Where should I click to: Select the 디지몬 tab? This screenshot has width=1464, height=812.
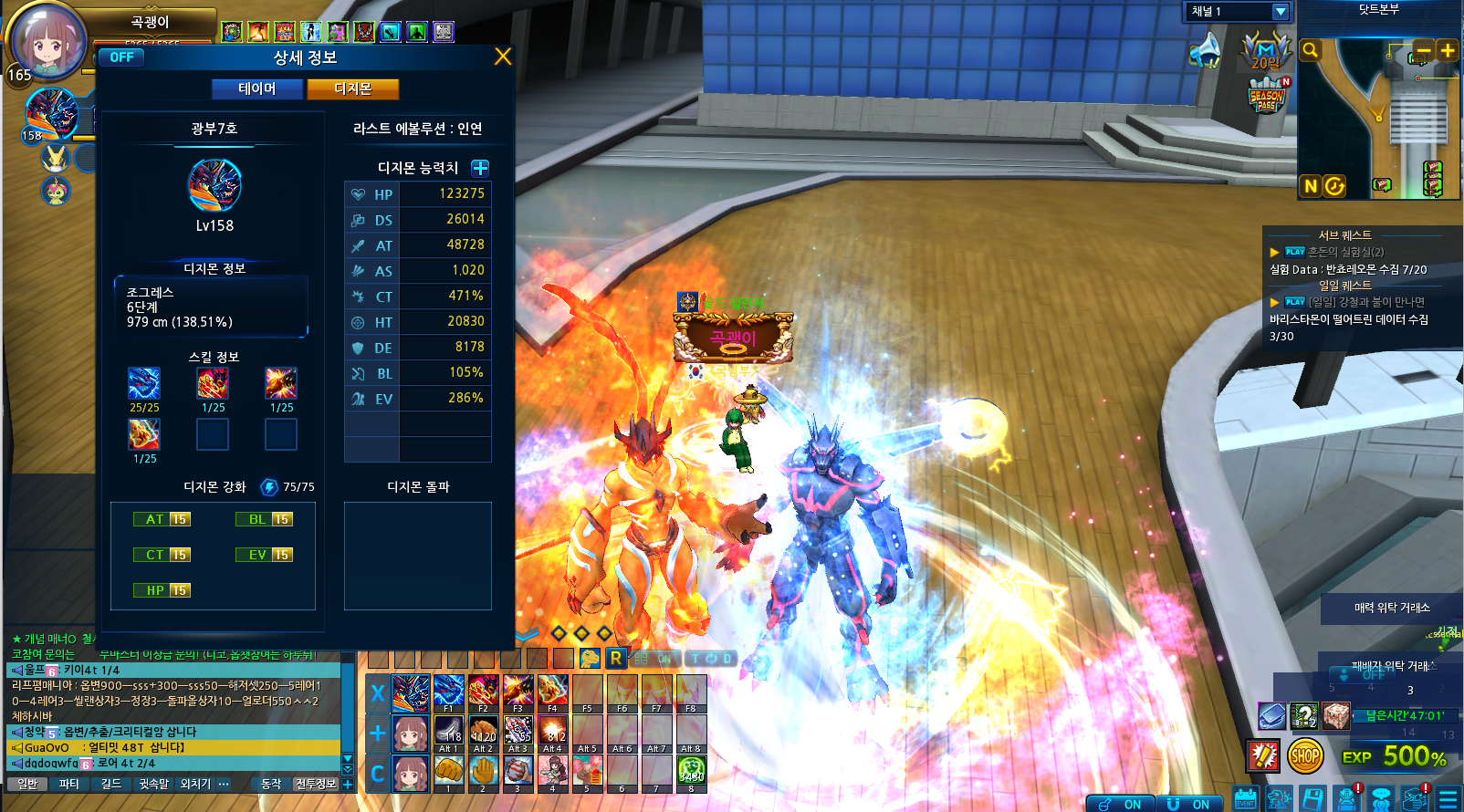(352, 88)
